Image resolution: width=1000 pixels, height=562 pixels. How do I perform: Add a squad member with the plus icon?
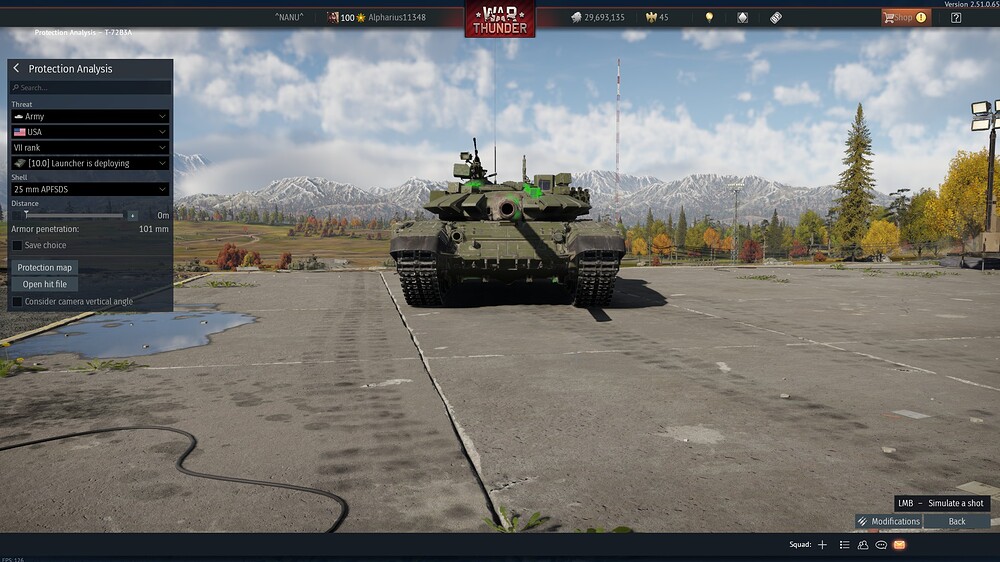pyautogui.click(x=822, y=545)
